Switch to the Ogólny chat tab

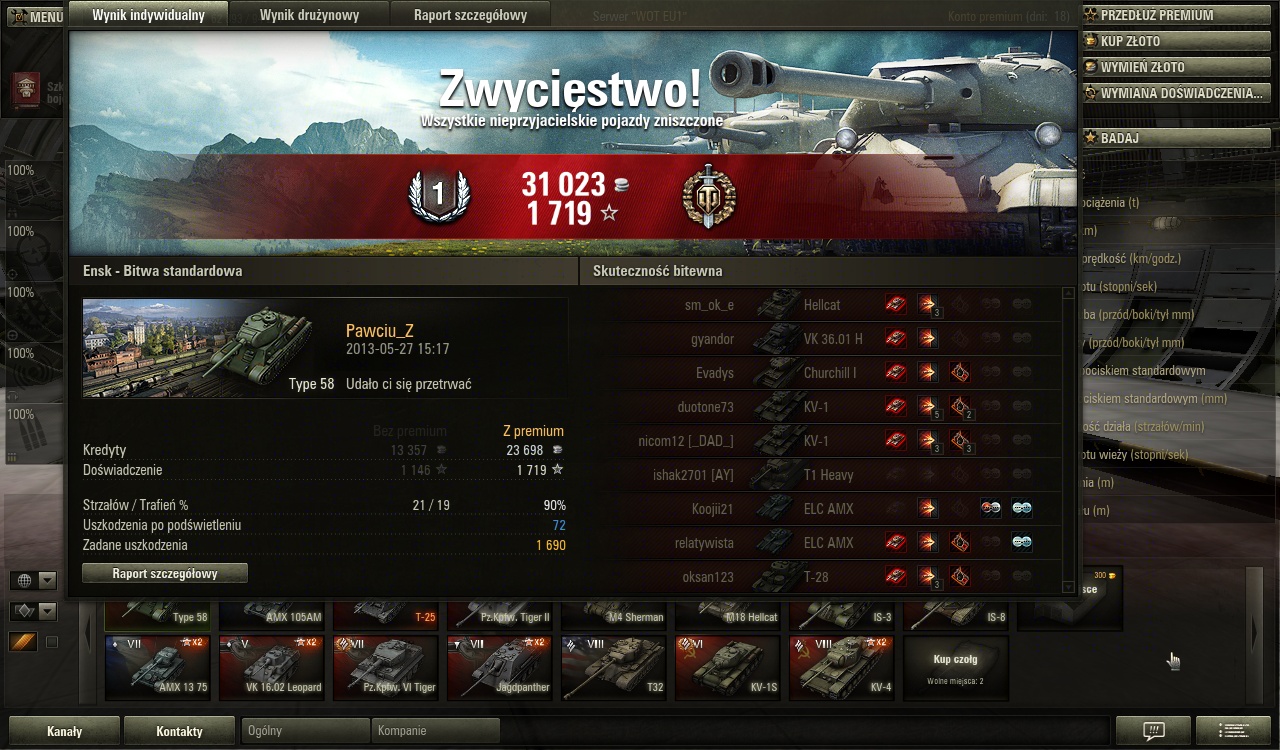[x=305, y=731]
